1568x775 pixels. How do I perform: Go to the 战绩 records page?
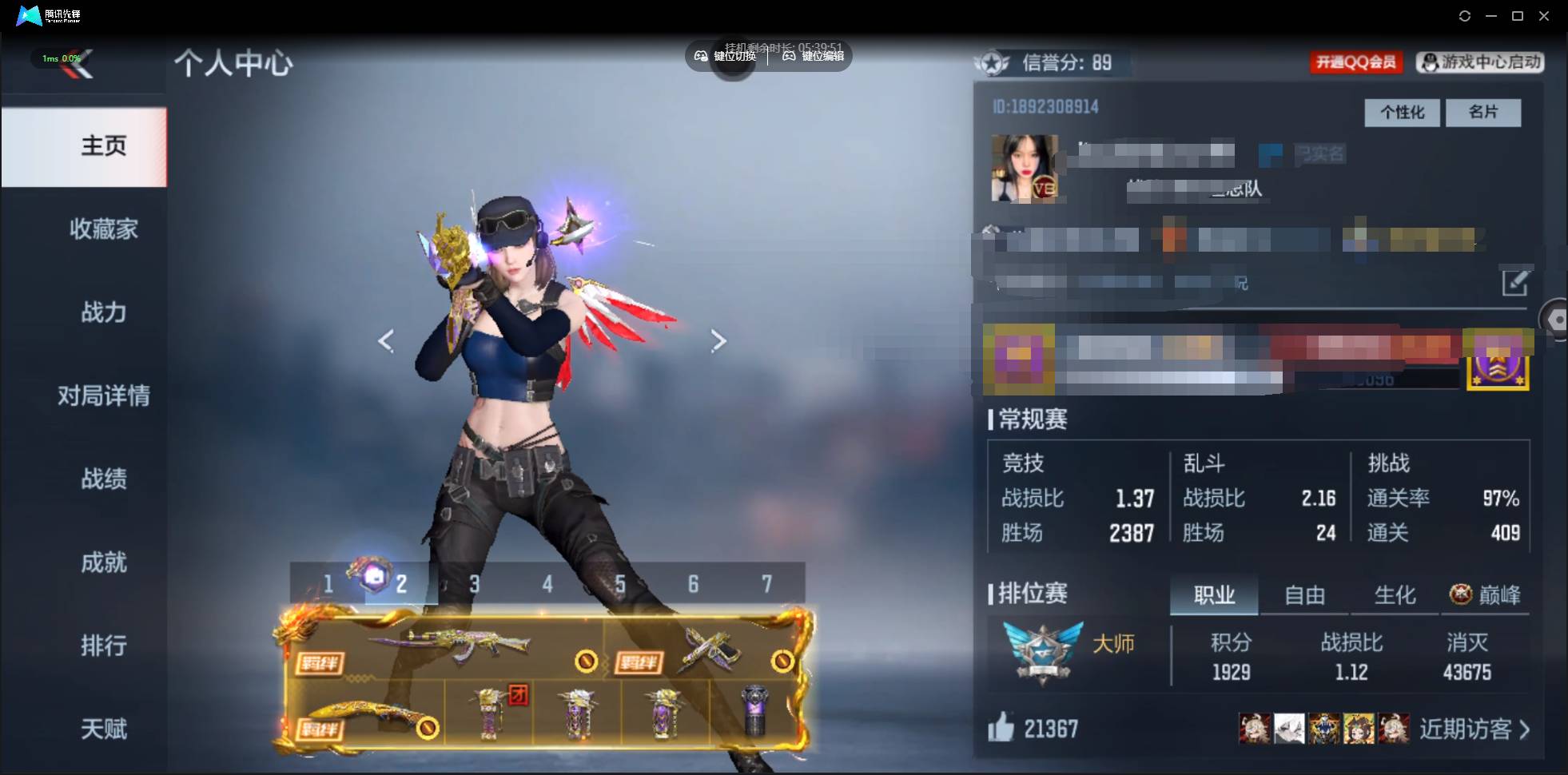(x=103, y=479)
